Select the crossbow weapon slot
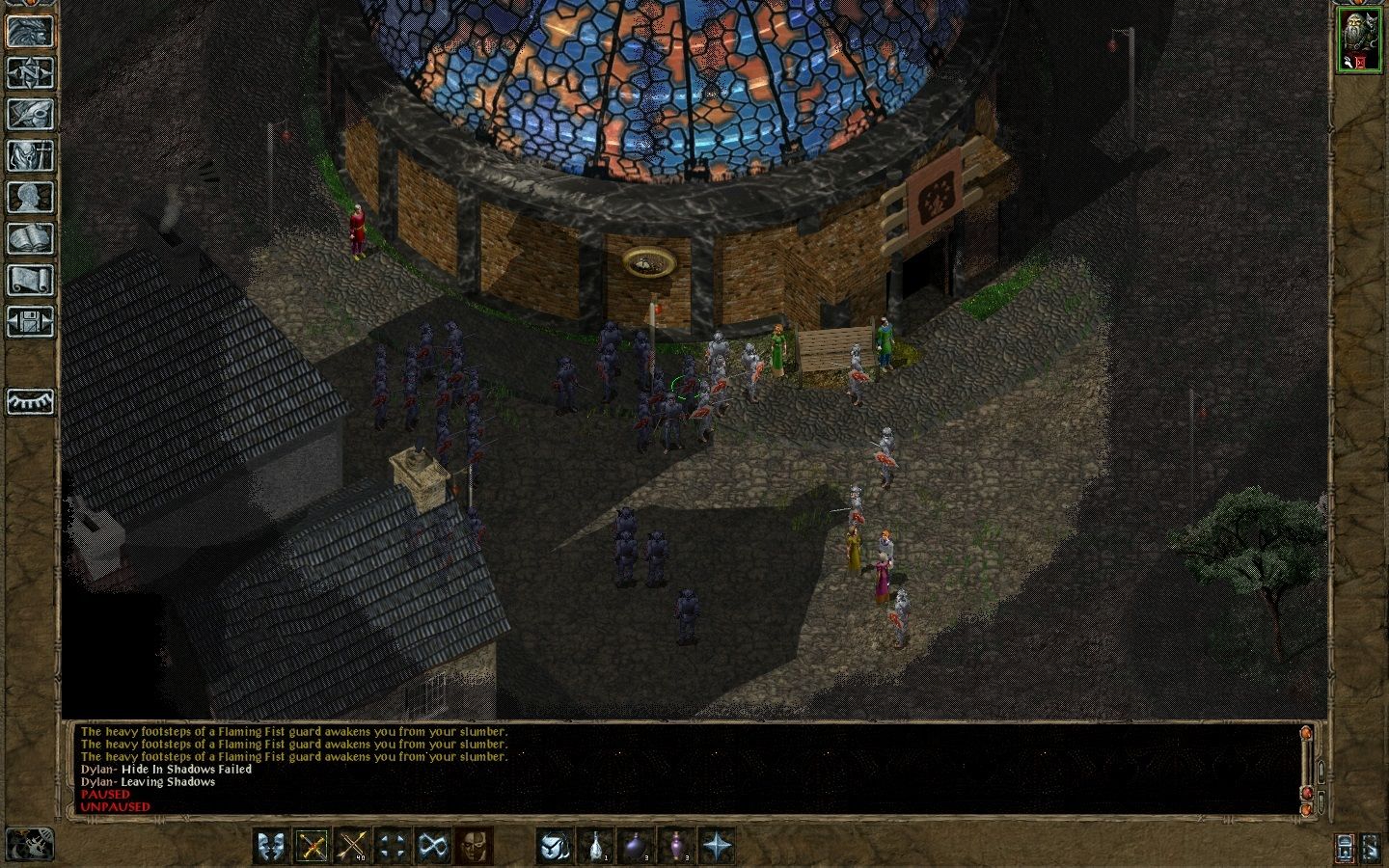Viewport: 1389px width, 868px height. (312, 846)
